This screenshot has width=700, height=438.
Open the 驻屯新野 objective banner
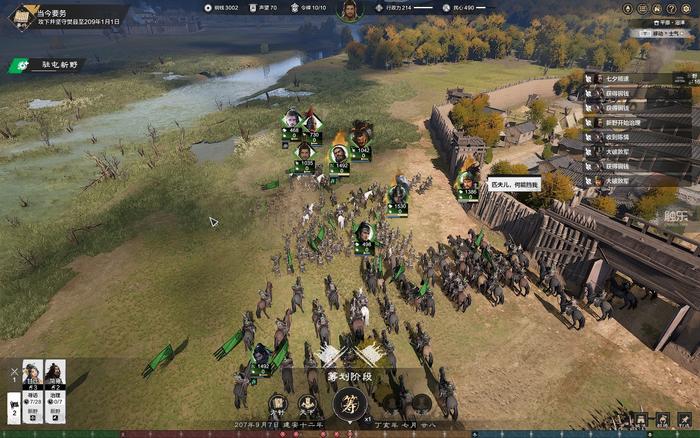pos(50,66)
